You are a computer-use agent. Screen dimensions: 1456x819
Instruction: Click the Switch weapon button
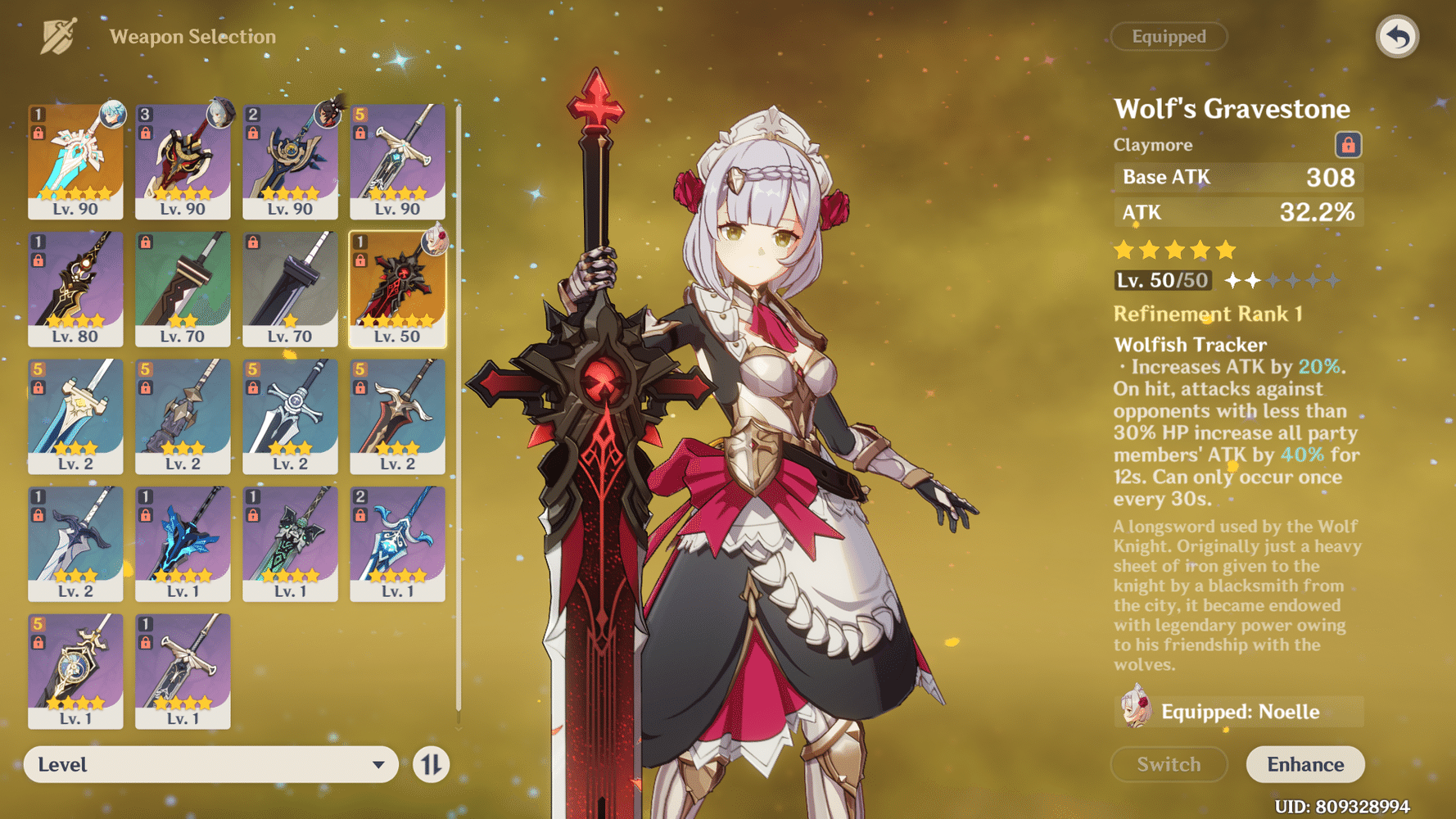pyautogui.click(x=1169, y=764)
